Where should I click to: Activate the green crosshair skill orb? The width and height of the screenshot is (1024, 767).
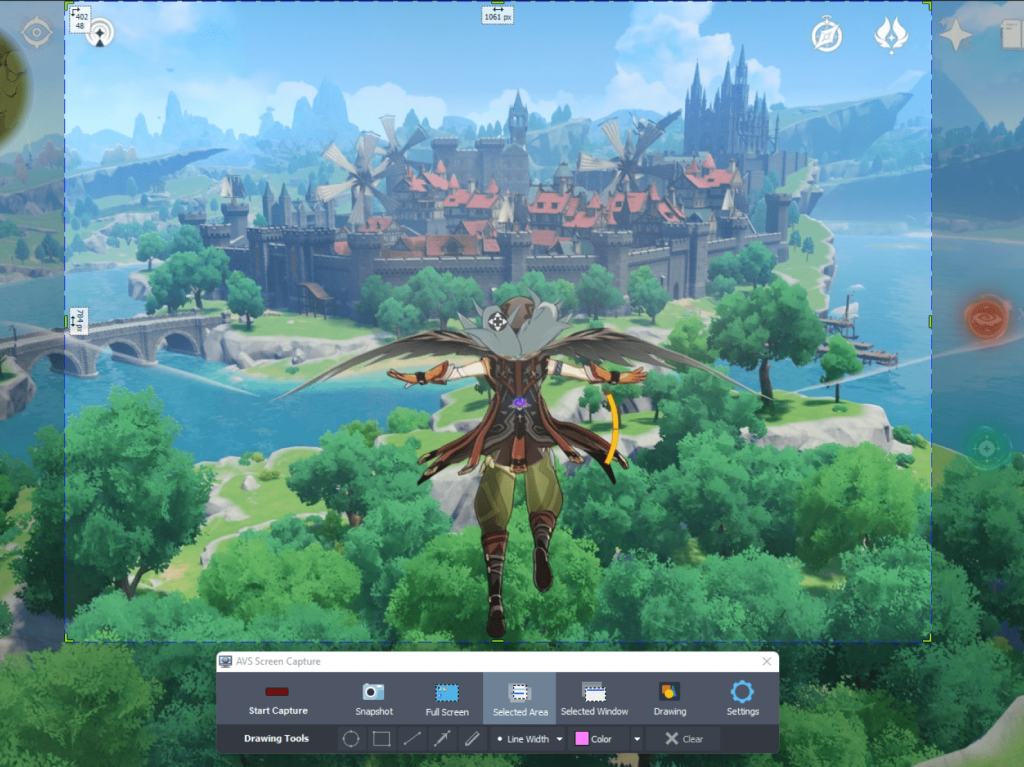click(987, 446)
